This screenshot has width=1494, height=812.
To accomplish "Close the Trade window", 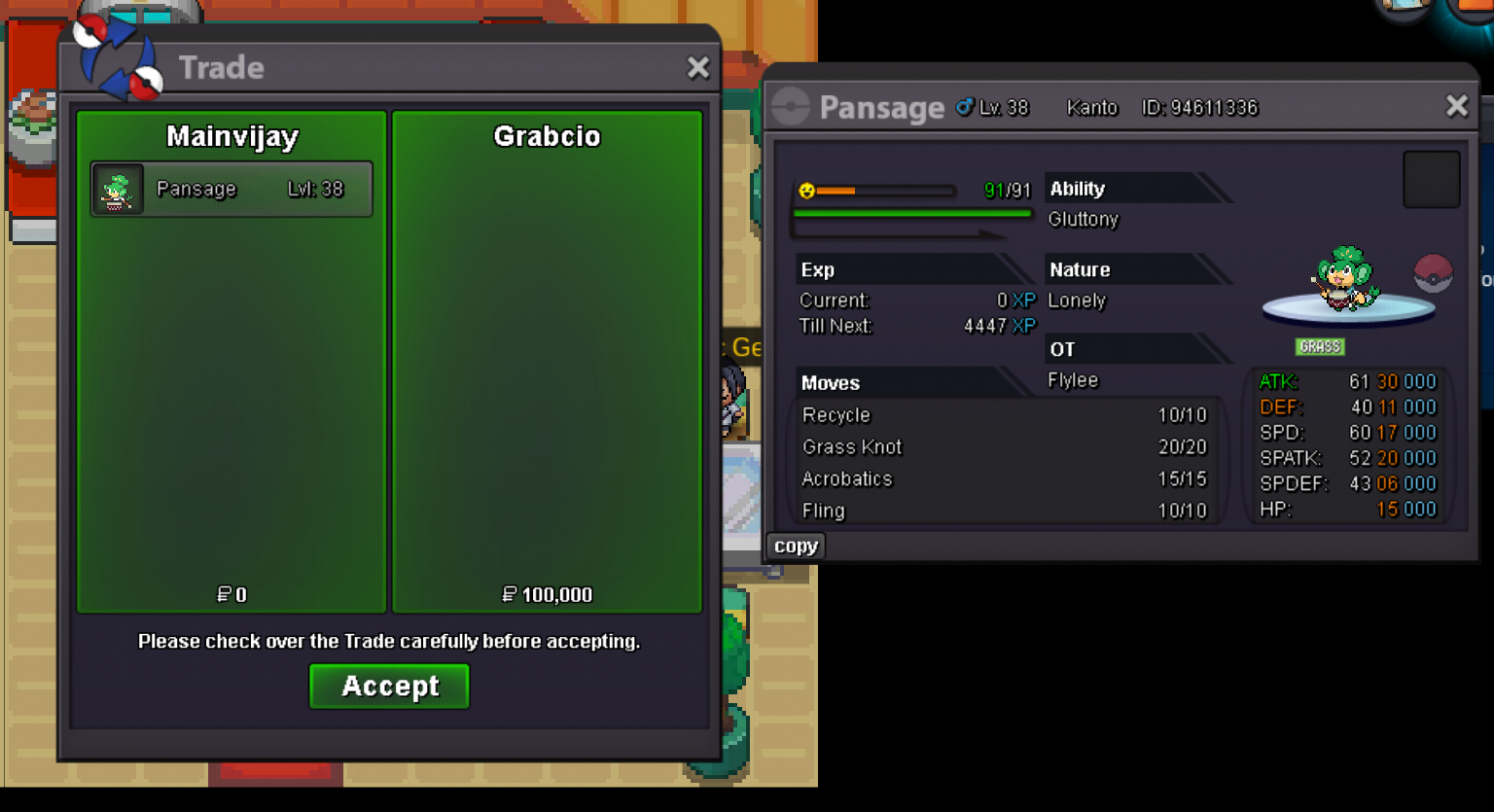I will pyautogui.click(x=697, y=67).
